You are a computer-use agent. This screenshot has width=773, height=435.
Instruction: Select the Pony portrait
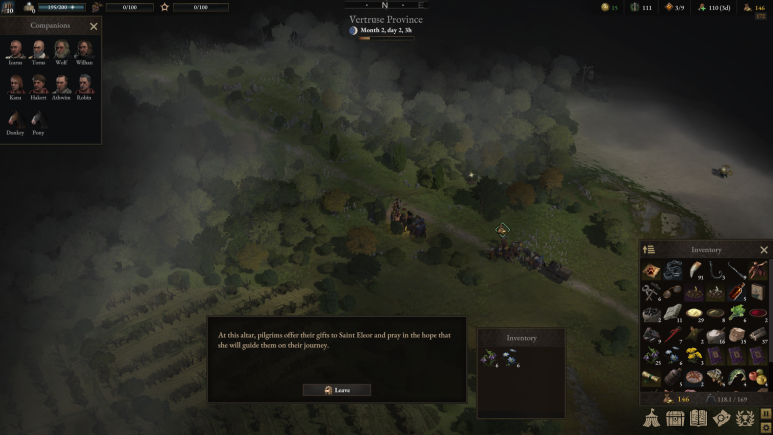point(38,119)
